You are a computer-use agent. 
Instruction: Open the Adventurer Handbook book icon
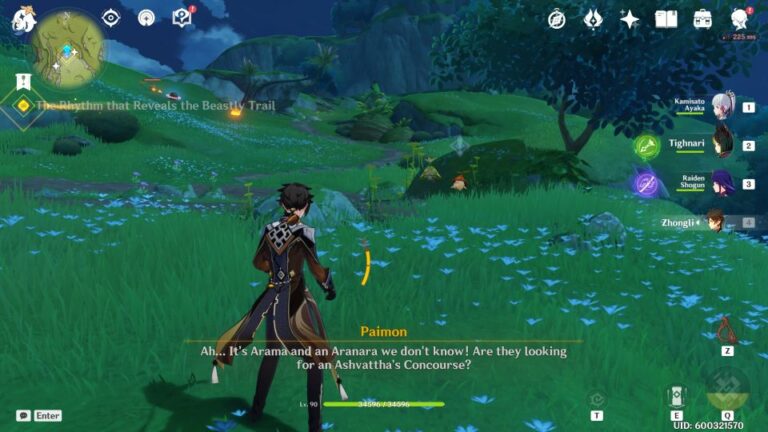click(x=666, y=19)
